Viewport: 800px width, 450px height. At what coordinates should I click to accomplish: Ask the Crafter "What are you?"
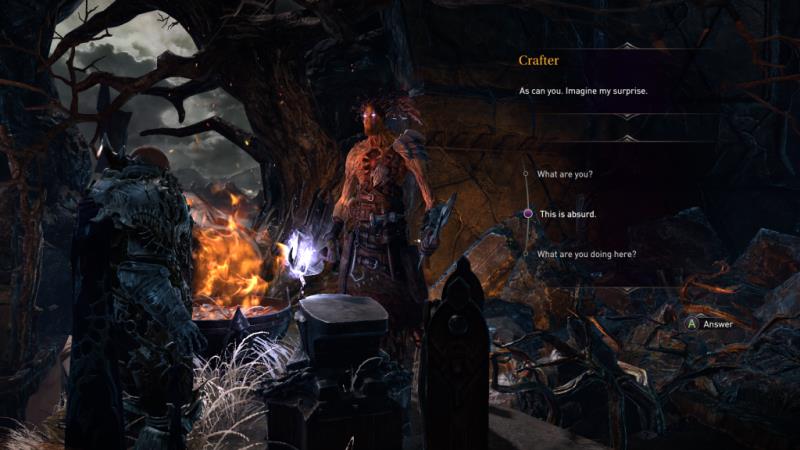tap(564, 174)
